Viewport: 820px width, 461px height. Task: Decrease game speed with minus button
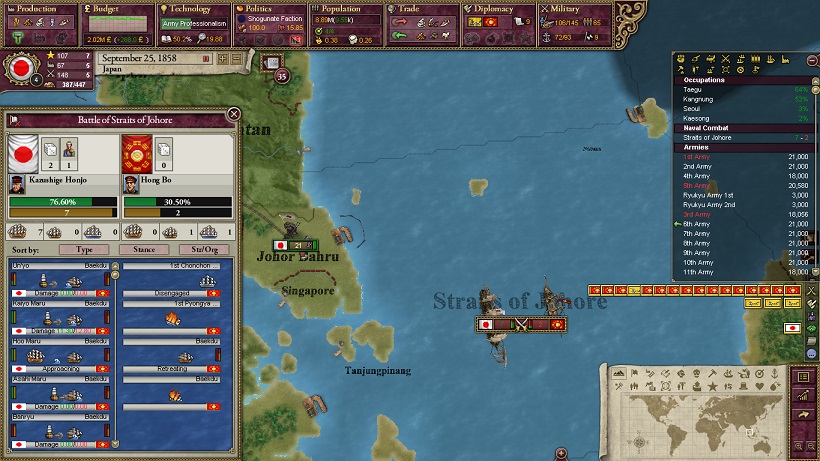[x=237, y=57]
